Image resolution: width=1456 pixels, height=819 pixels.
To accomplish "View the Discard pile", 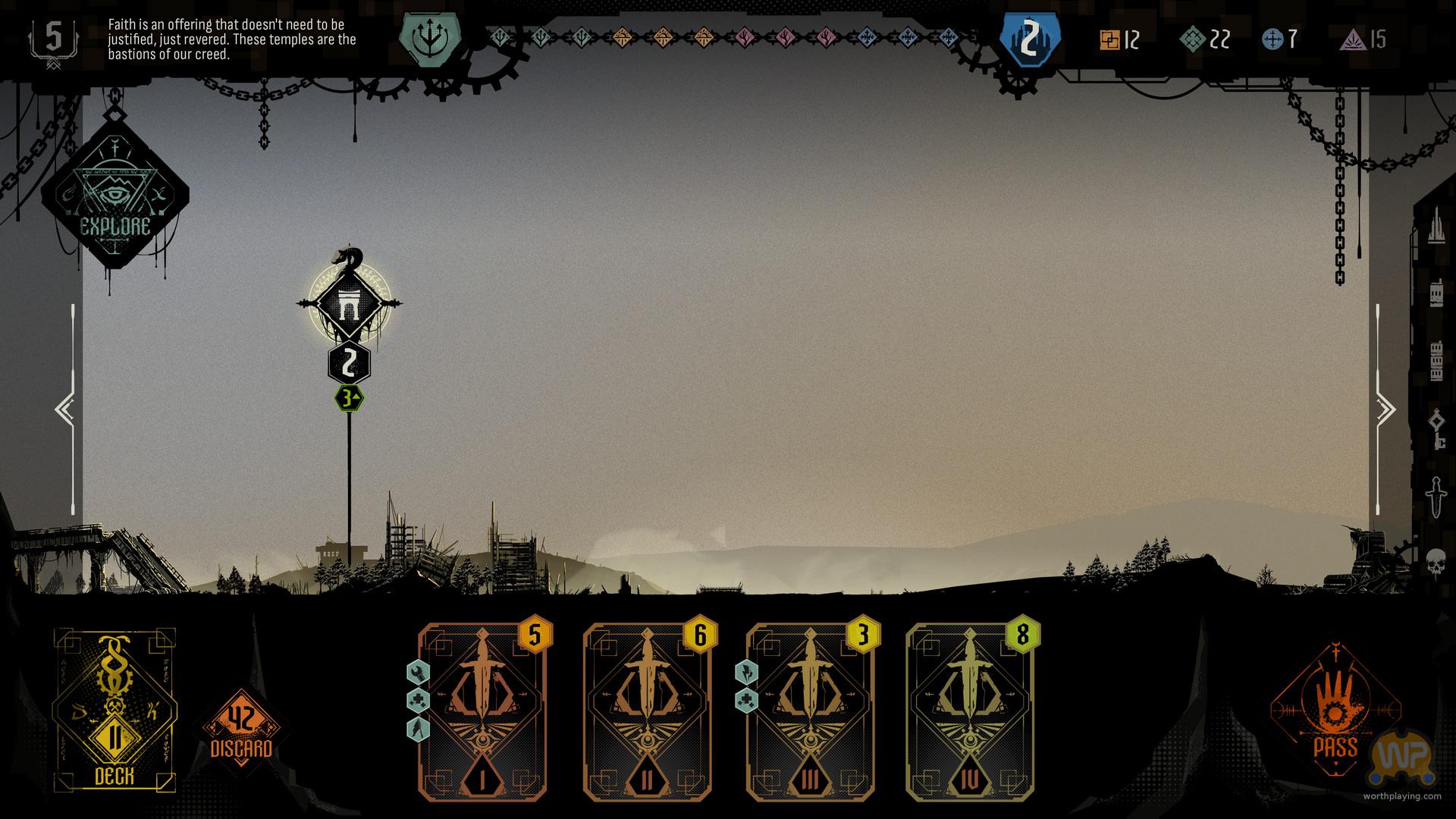I will [x=241, y=729].
